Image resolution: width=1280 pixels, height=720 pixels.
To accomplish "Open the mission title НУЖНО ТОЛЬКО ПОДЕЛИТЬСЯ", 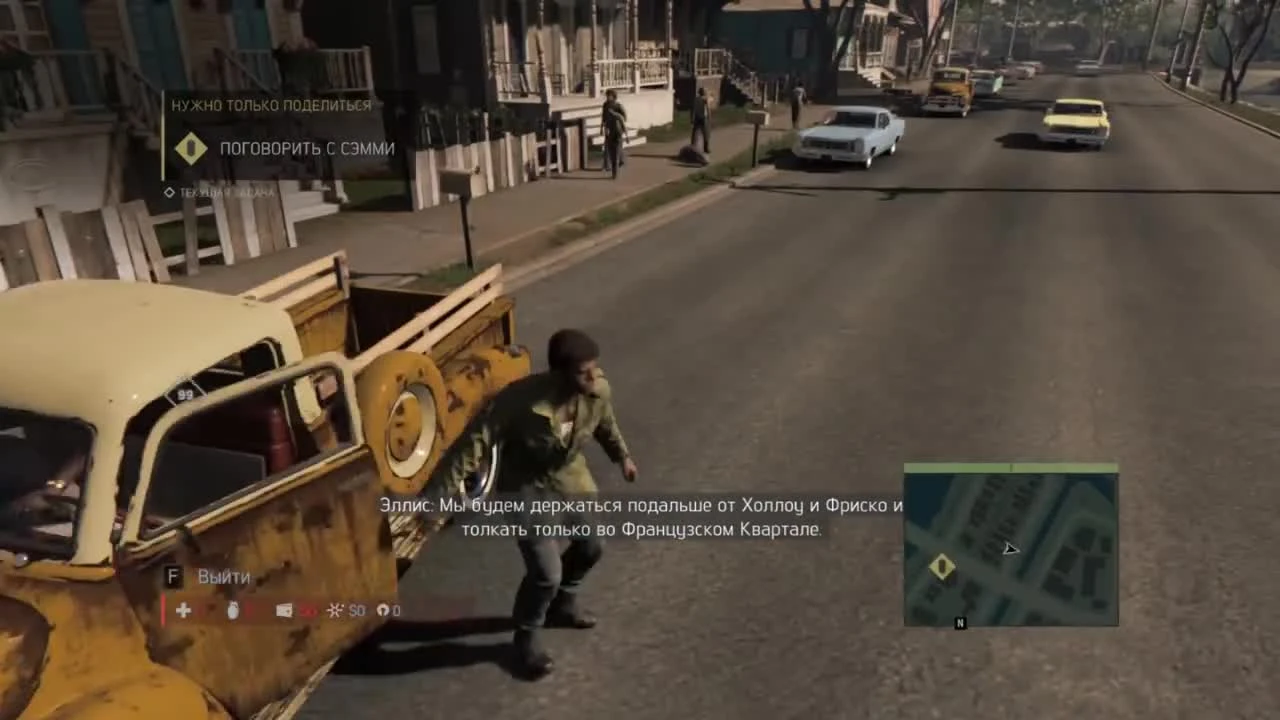I will coord(271,105).
